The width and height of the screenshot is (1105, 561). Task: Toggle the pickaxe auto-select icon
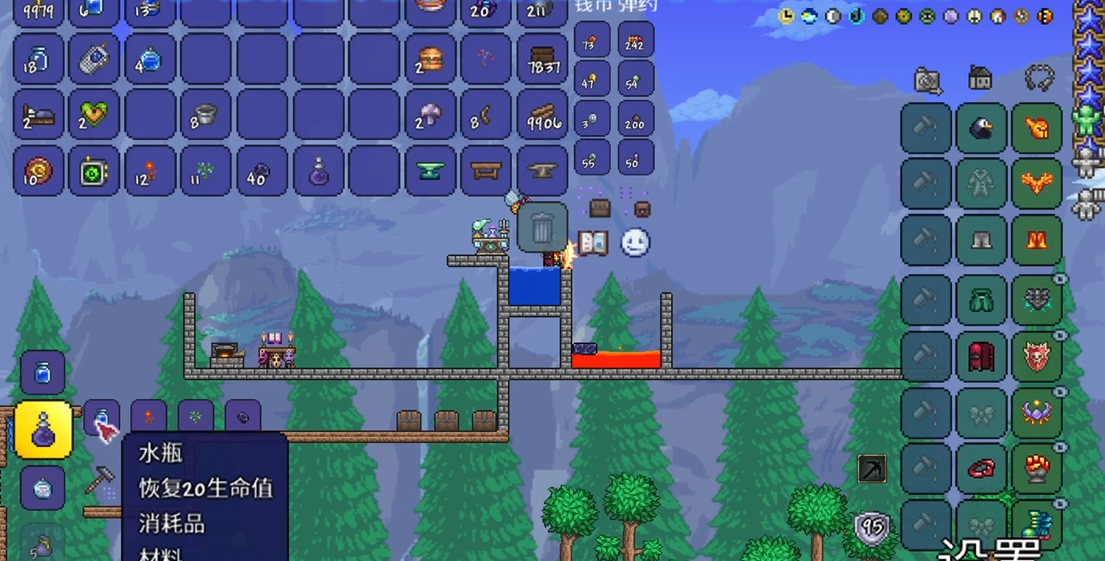[x=872, y=468]
